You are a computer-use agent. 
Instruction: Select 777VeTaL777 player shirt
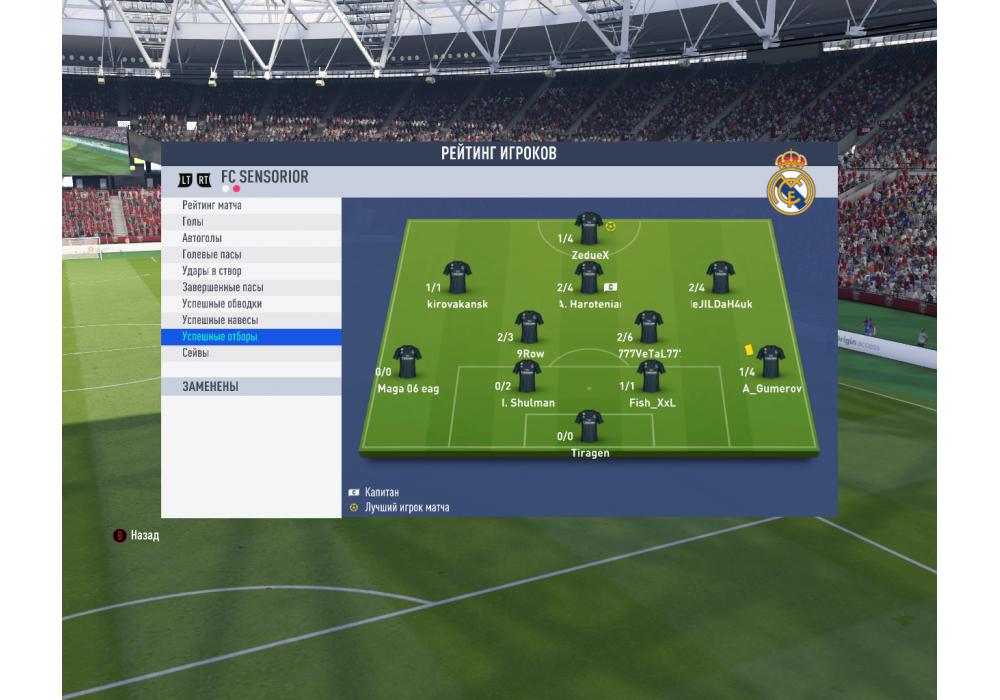click(649, 326)
